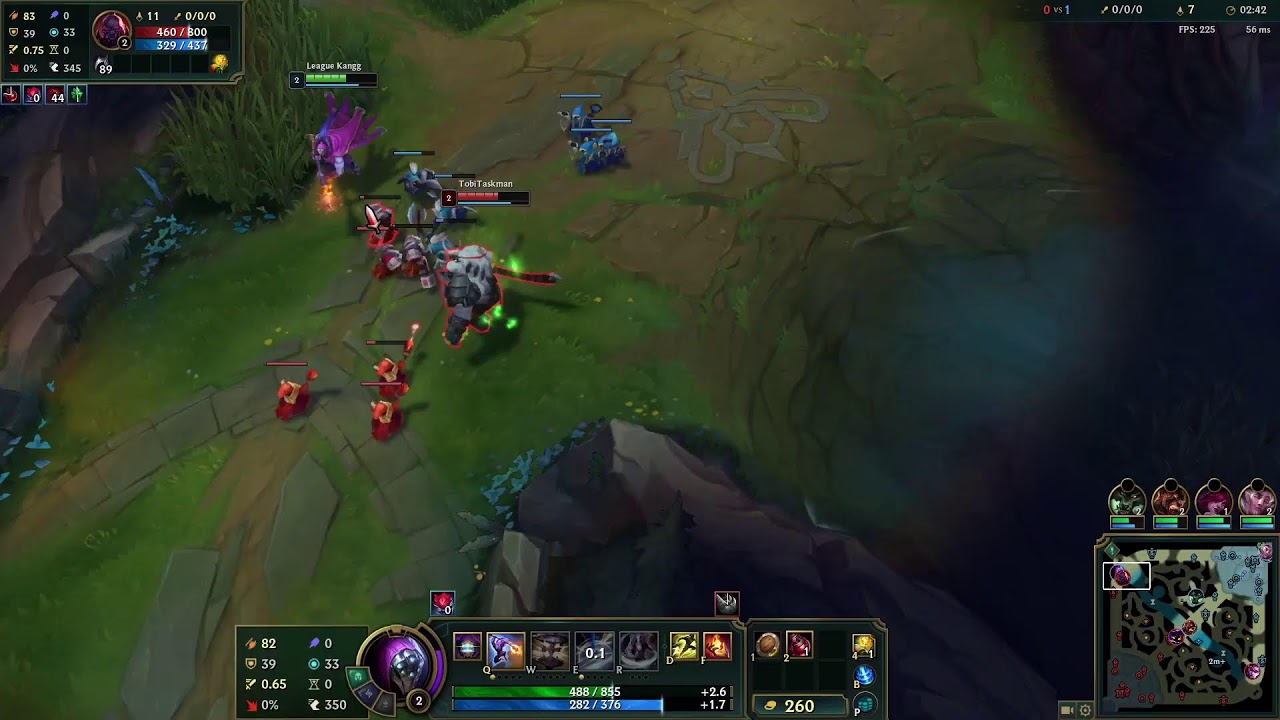Activate the yellow trinket ward
The height and width of the screenshot is (720, 1280).
coord(864,646)
